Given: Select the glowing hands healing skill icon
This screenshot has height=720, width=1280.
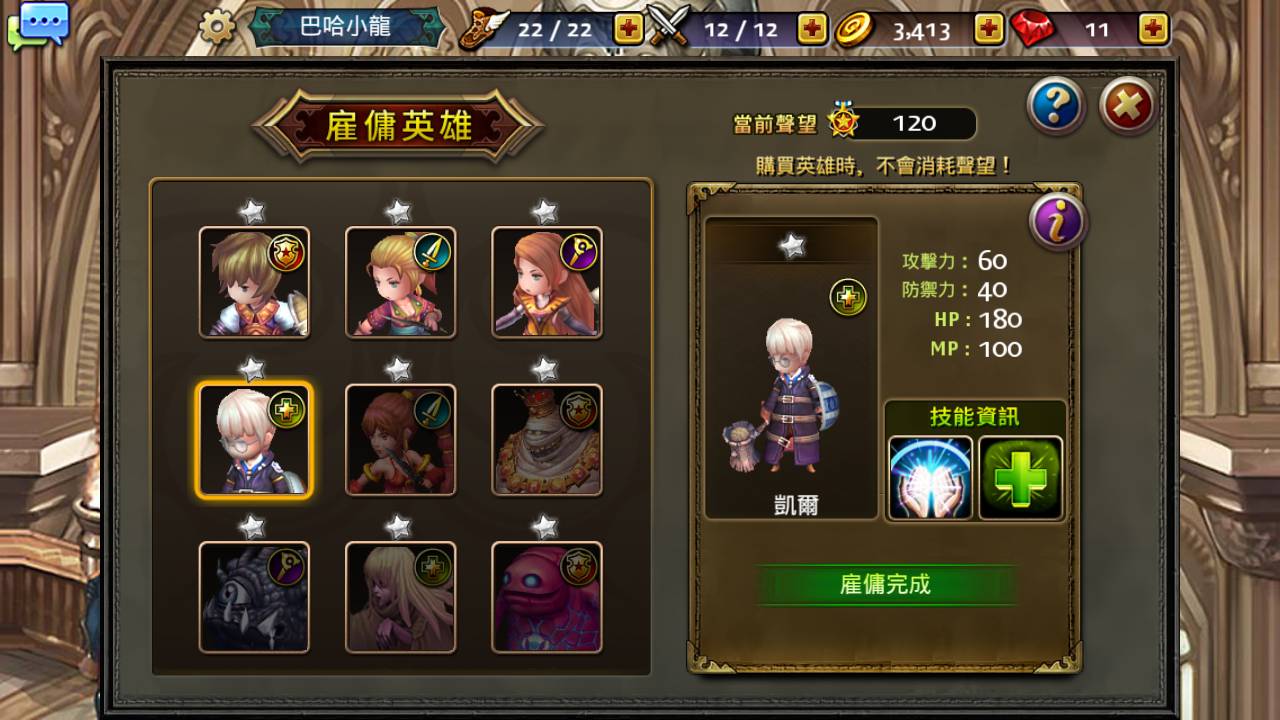Looking at the screenshot, I should [x=931, y=479].
